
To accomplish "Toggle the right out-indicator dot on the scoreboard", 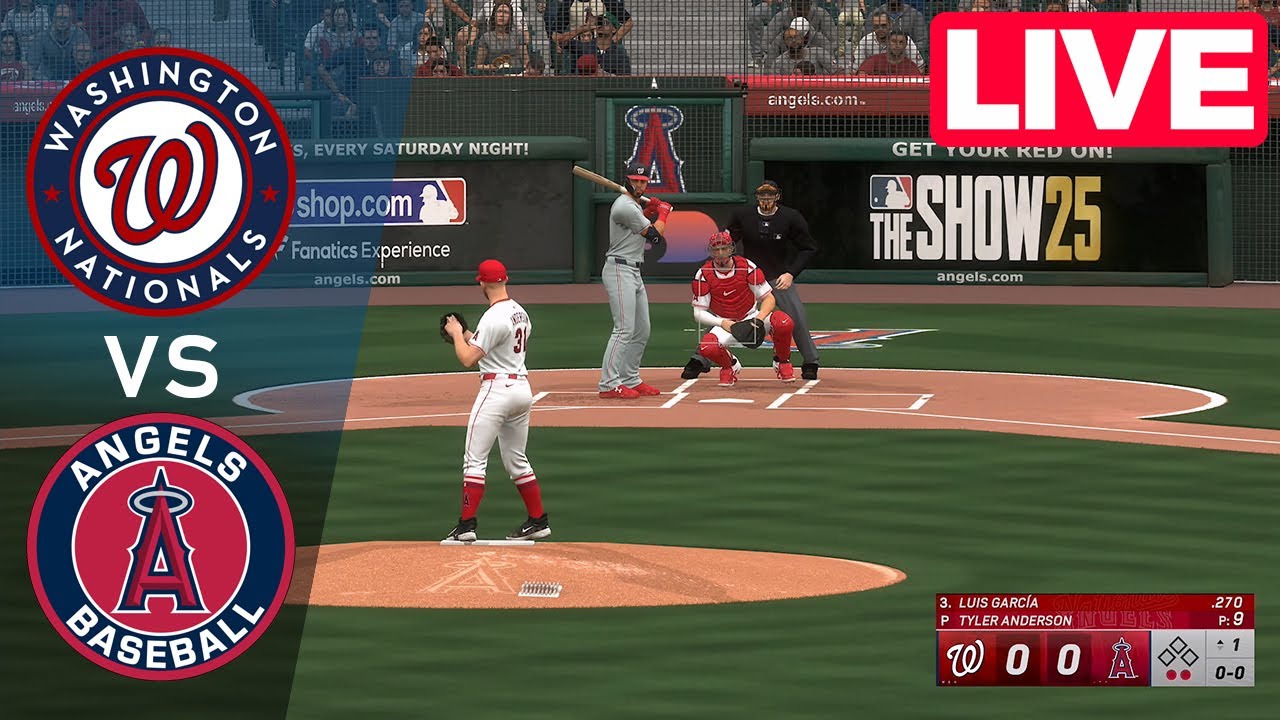I will 1186,673.
